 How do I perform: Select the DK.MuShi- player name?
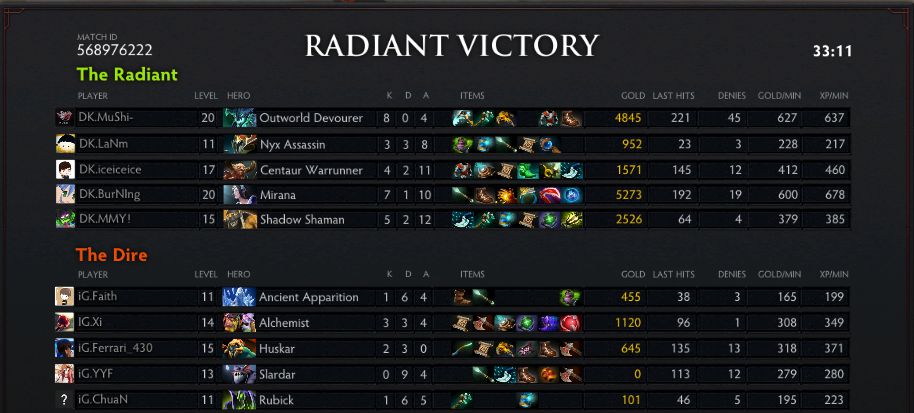click(105, 118)
